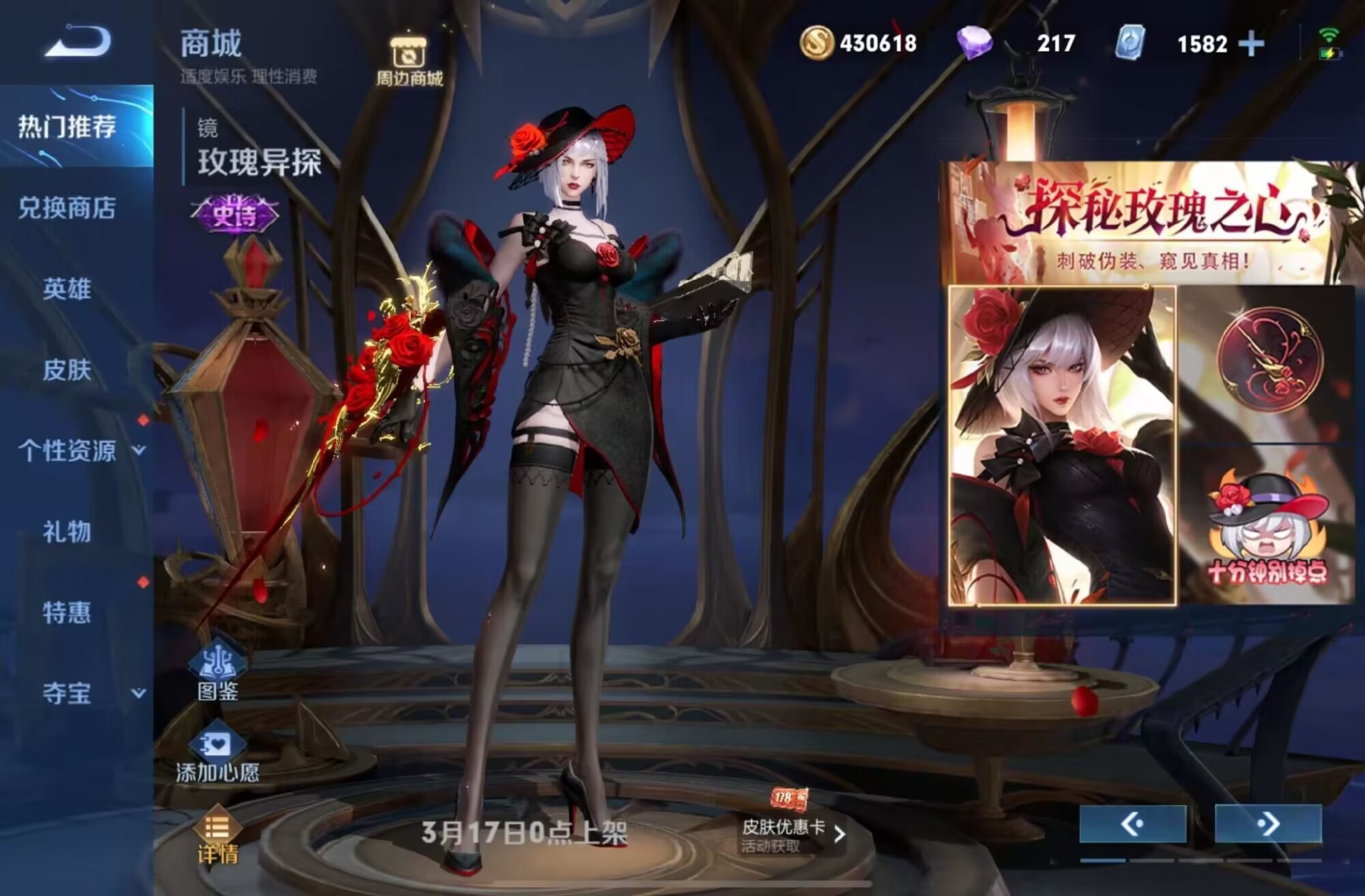This screenshot has width=1365, height=896.
Task: Click 添加心愿 to add to wishlist
Action: 218,755
